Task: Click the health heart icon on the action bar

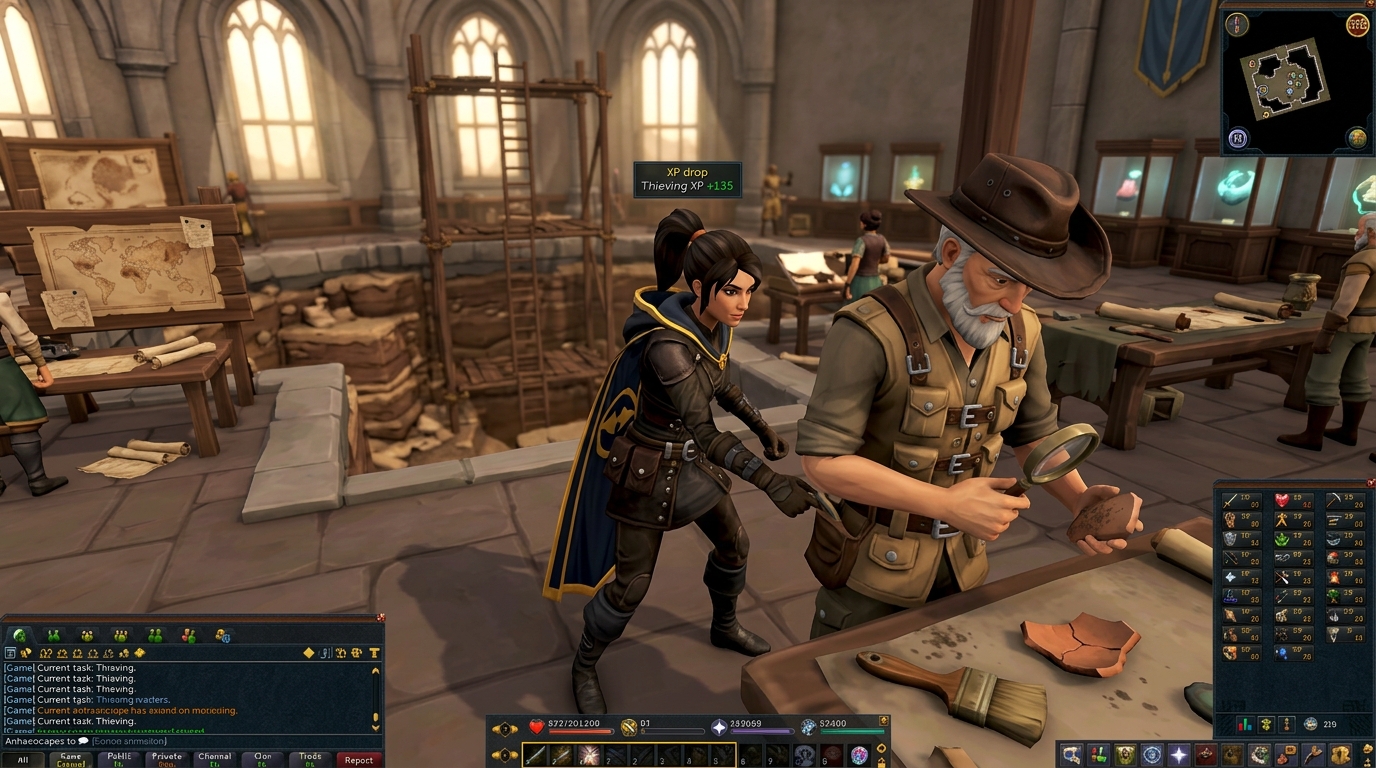Action: pyautogui.click(x=536, y=727)
